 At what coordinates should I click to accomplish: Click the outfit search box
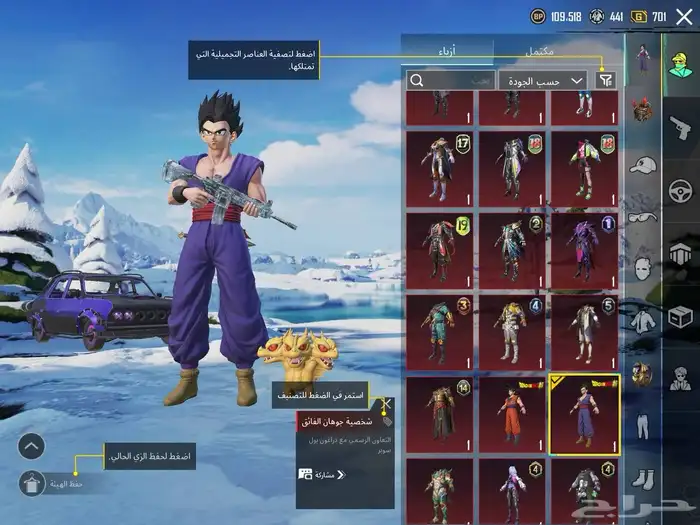coord(449,80)
